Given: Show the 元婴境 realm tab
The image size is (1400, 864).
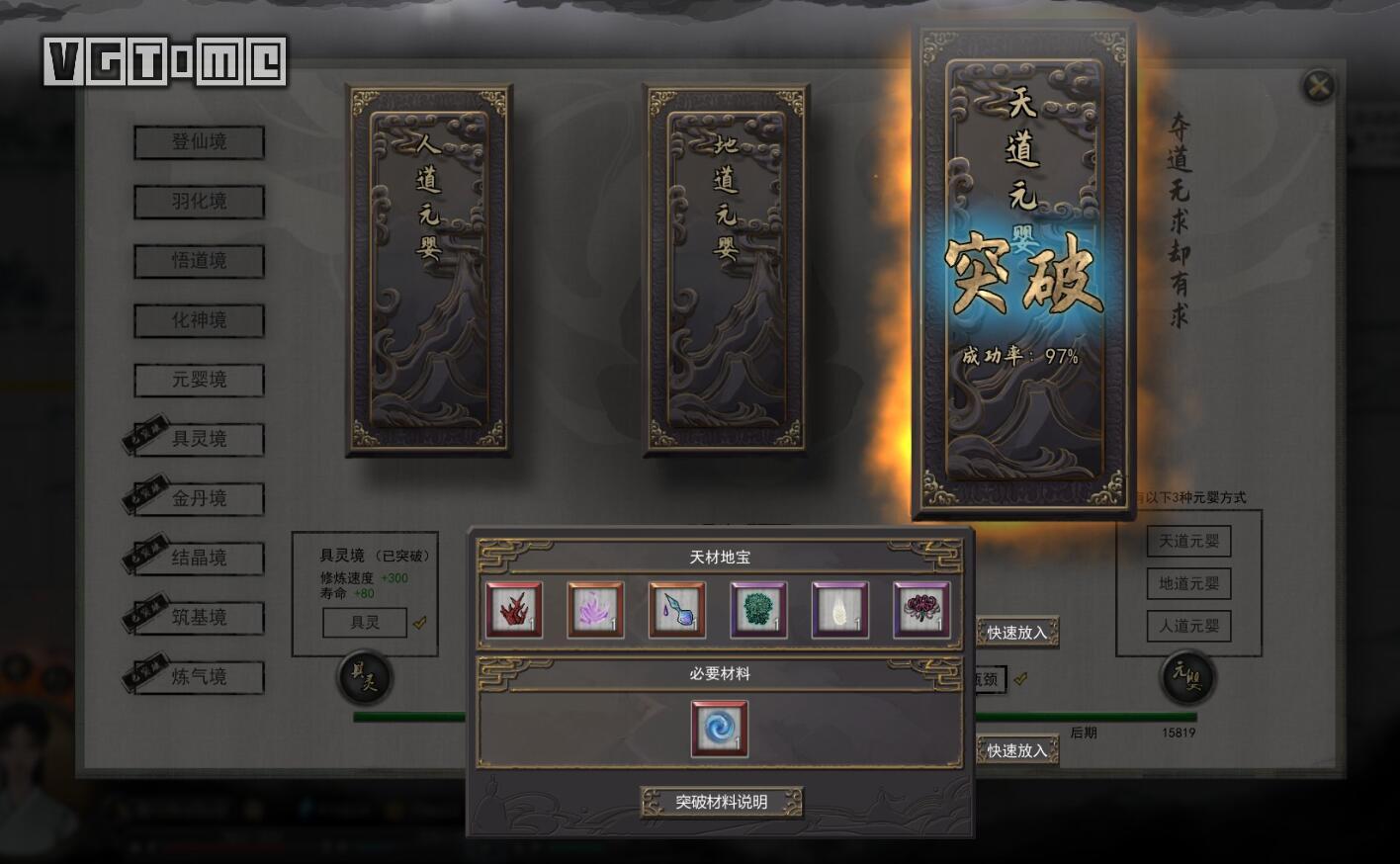Looking at the screenshot, I should 199,380.
